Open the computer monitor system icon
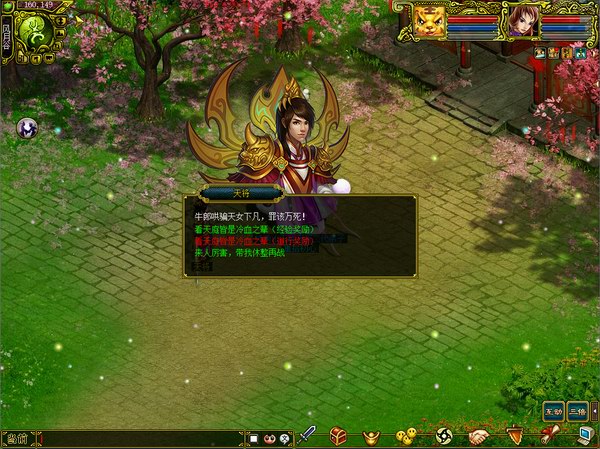 [x=585, y=436]
